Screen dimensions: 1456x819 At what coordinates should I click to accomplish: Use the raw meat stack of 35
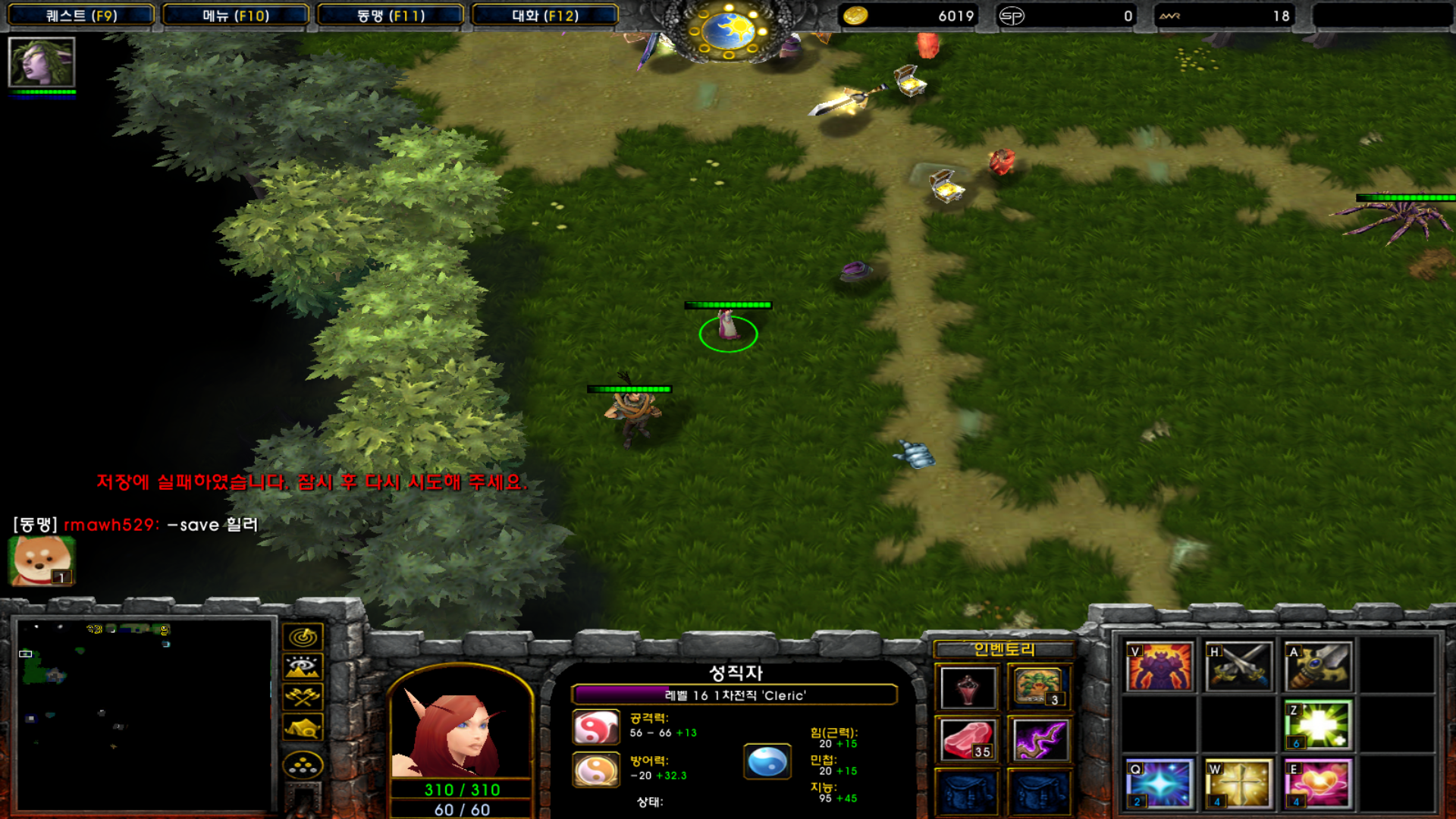point(968,740)
